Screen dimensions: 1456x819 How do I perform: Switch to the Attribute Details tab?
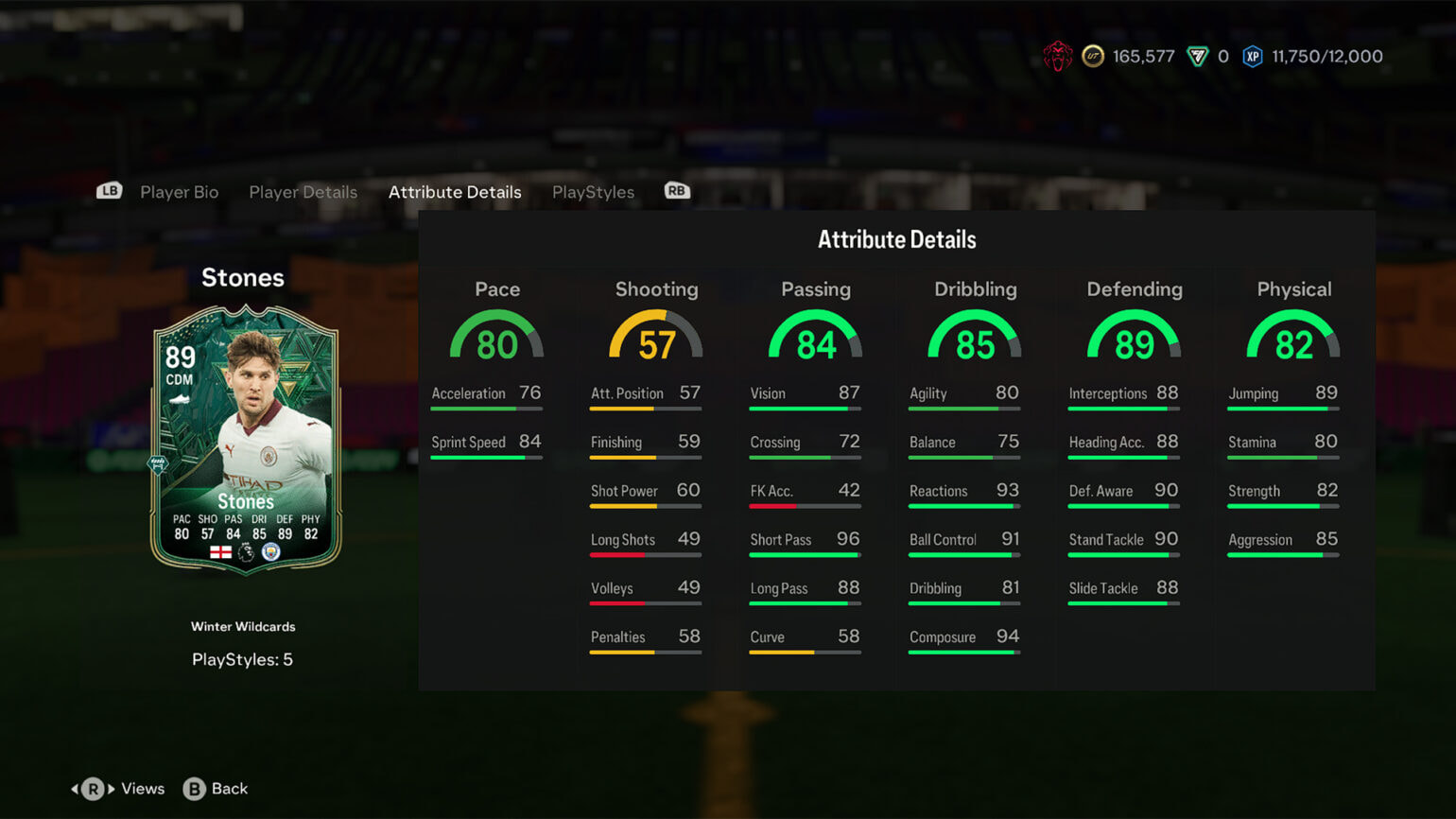point(455,192)
